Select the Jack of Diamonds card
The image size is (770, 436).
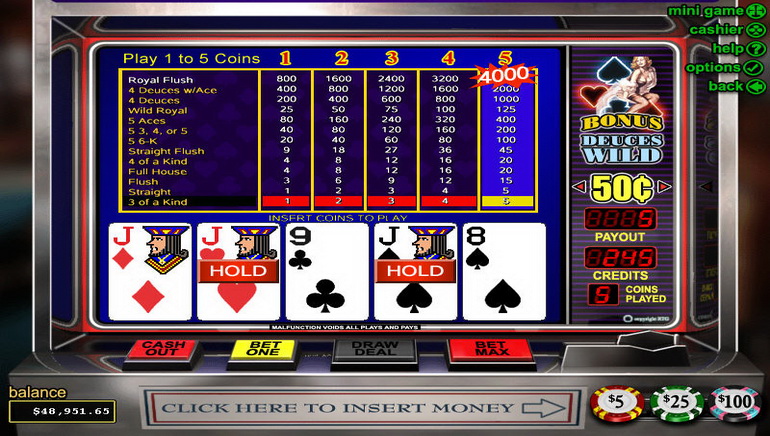[149, 271]
